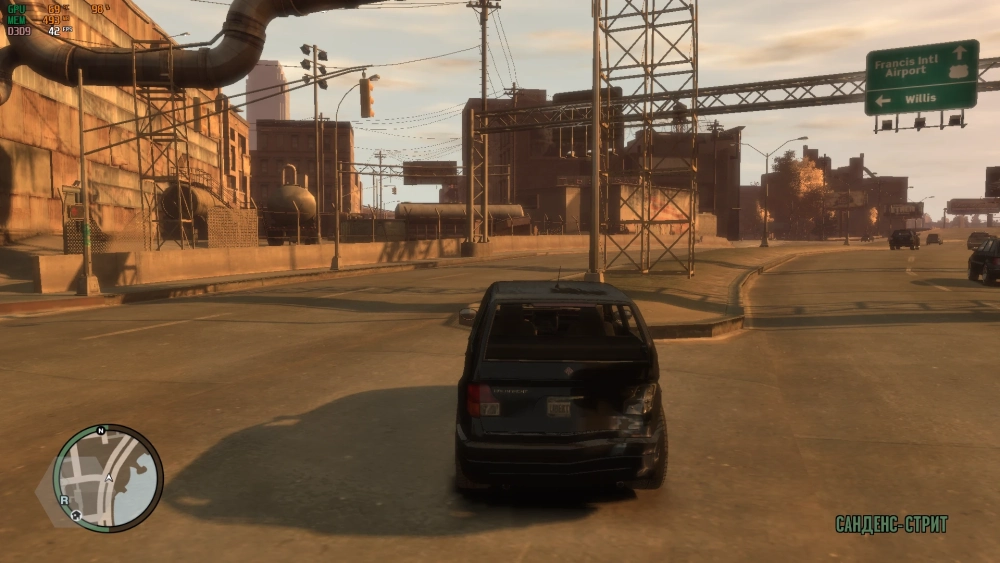Select the player arrow on the minimap

click(x=108, y=479)
